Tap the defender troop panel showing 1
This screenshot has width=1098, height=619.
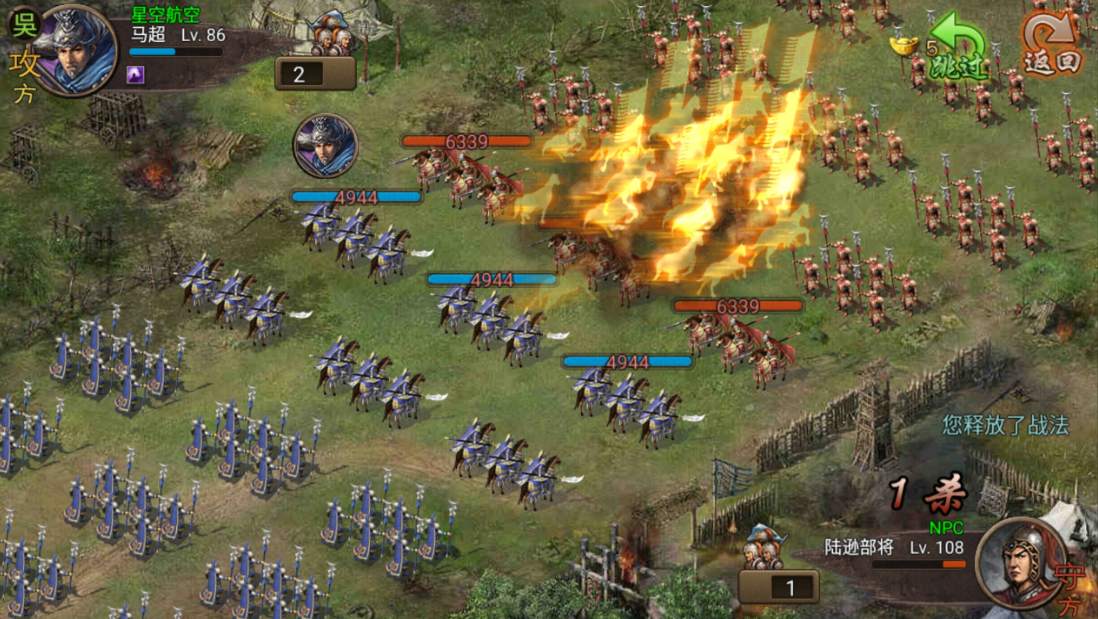point(779,586)
